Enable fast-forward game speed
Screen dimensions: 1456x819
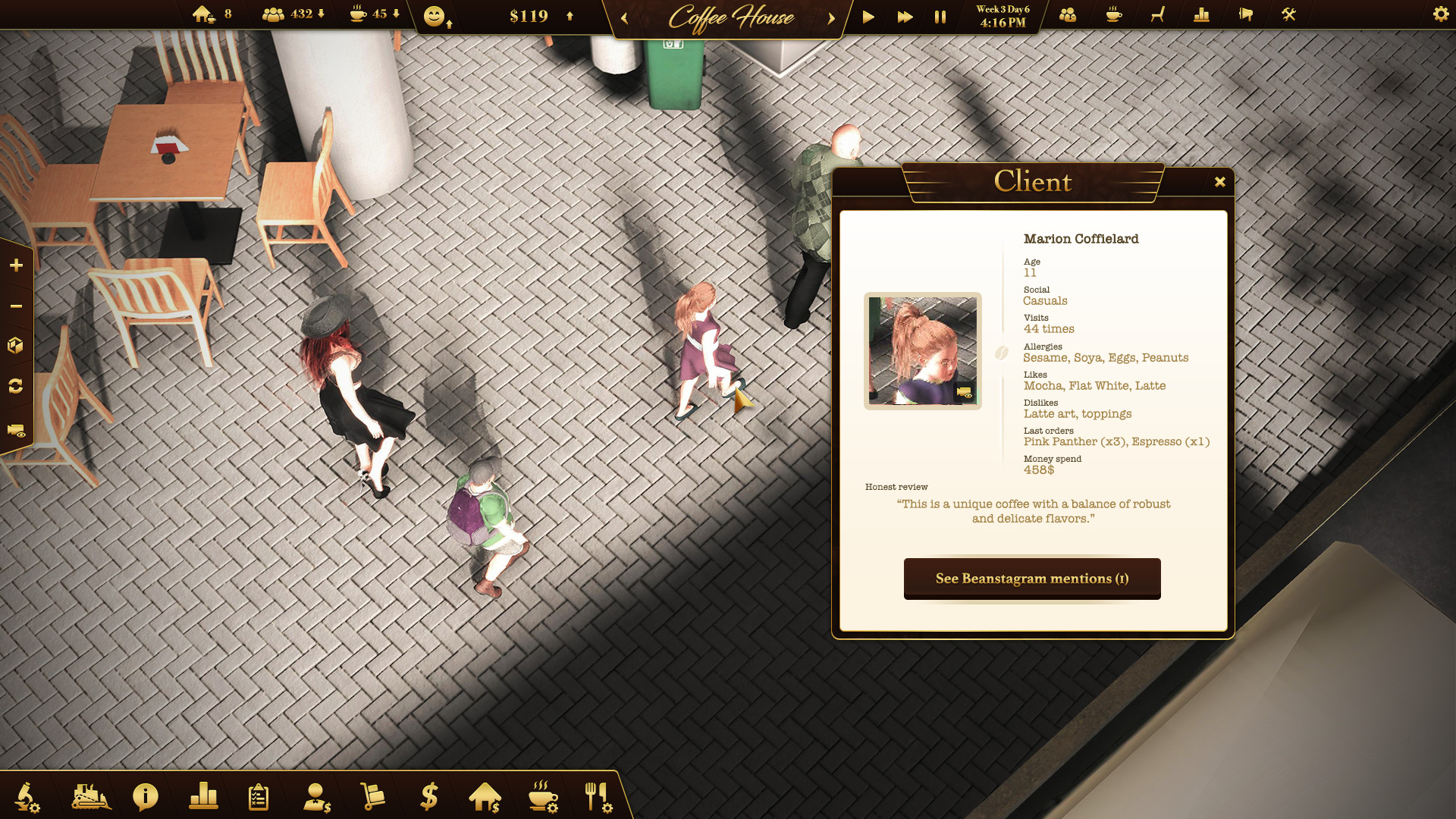(904, 16)
